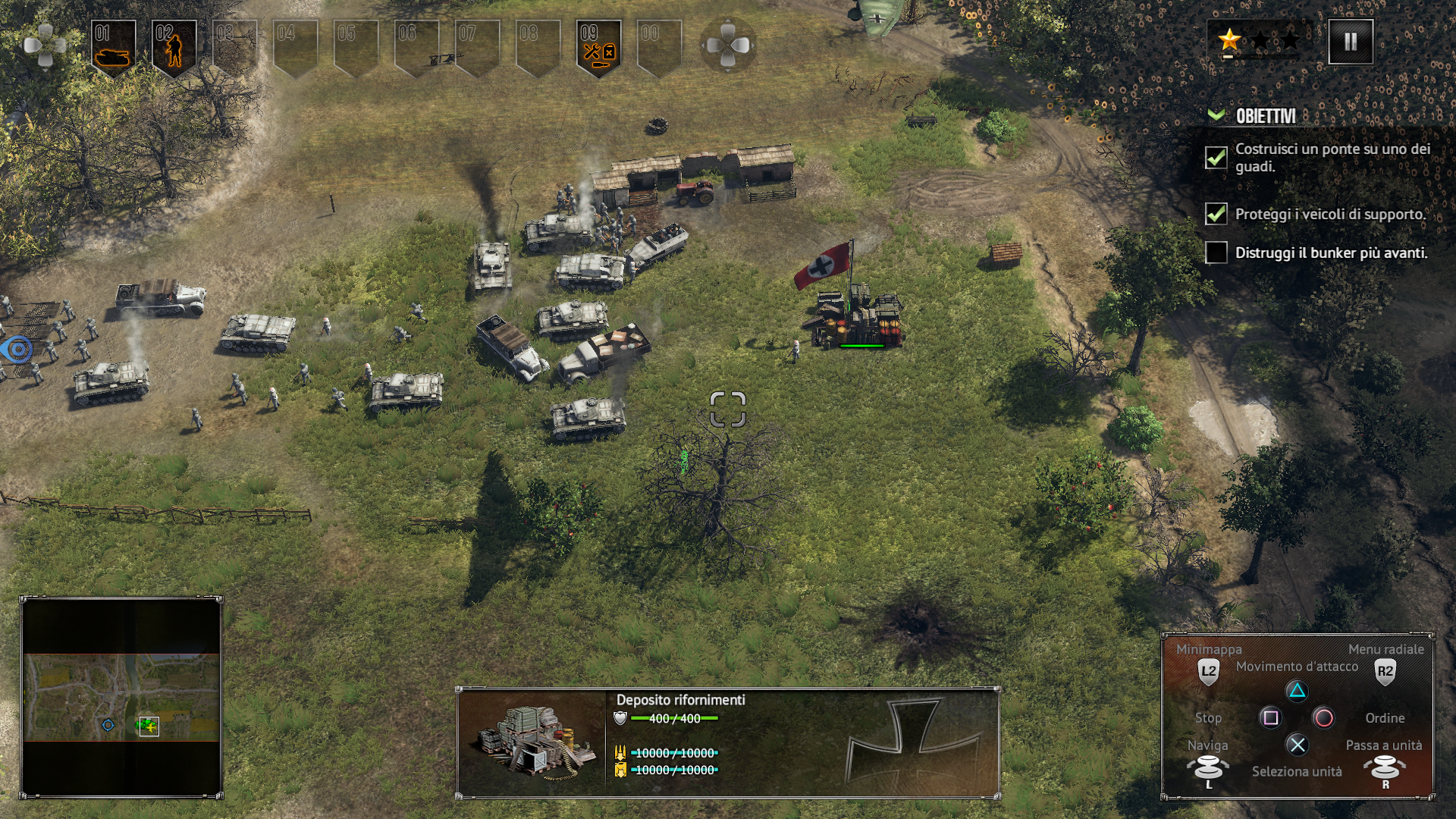The image size is (1456, 819).
Task: Click the bridge-building objective entry
Action: [x=1332, y=158]
